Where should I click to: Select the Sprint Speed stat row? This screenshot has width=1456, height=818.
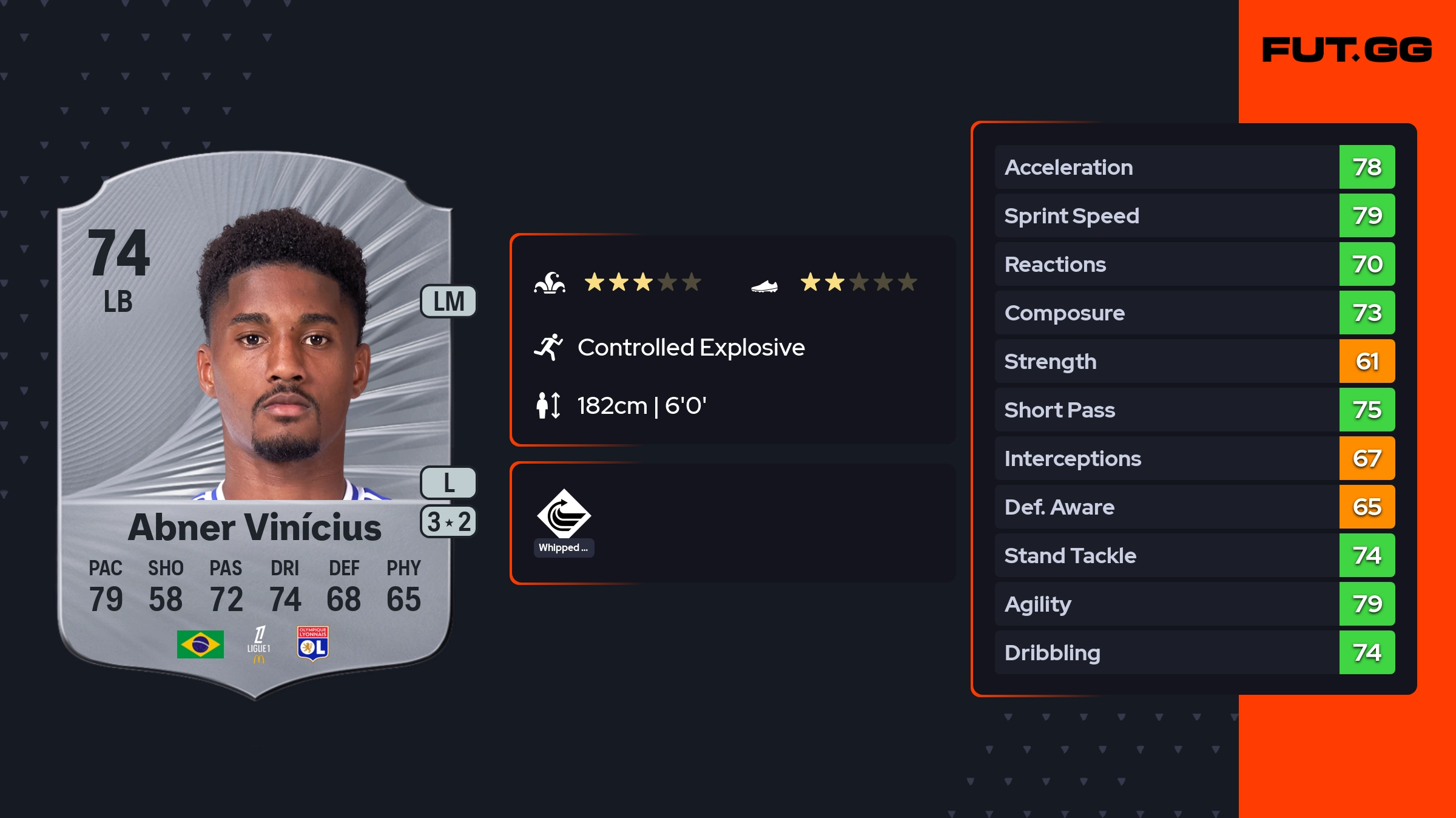pyautogui.click(x=1194, y=216)
